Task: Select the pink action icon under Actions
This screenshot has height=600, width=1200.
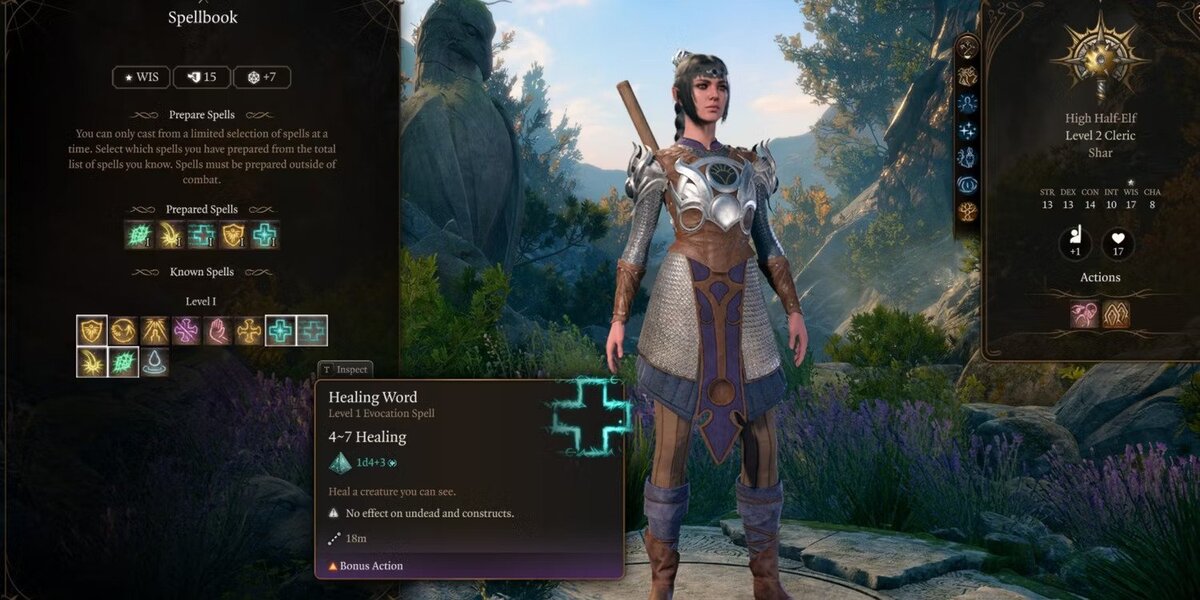Action: pyautogui.click(x=1085, y=314)
